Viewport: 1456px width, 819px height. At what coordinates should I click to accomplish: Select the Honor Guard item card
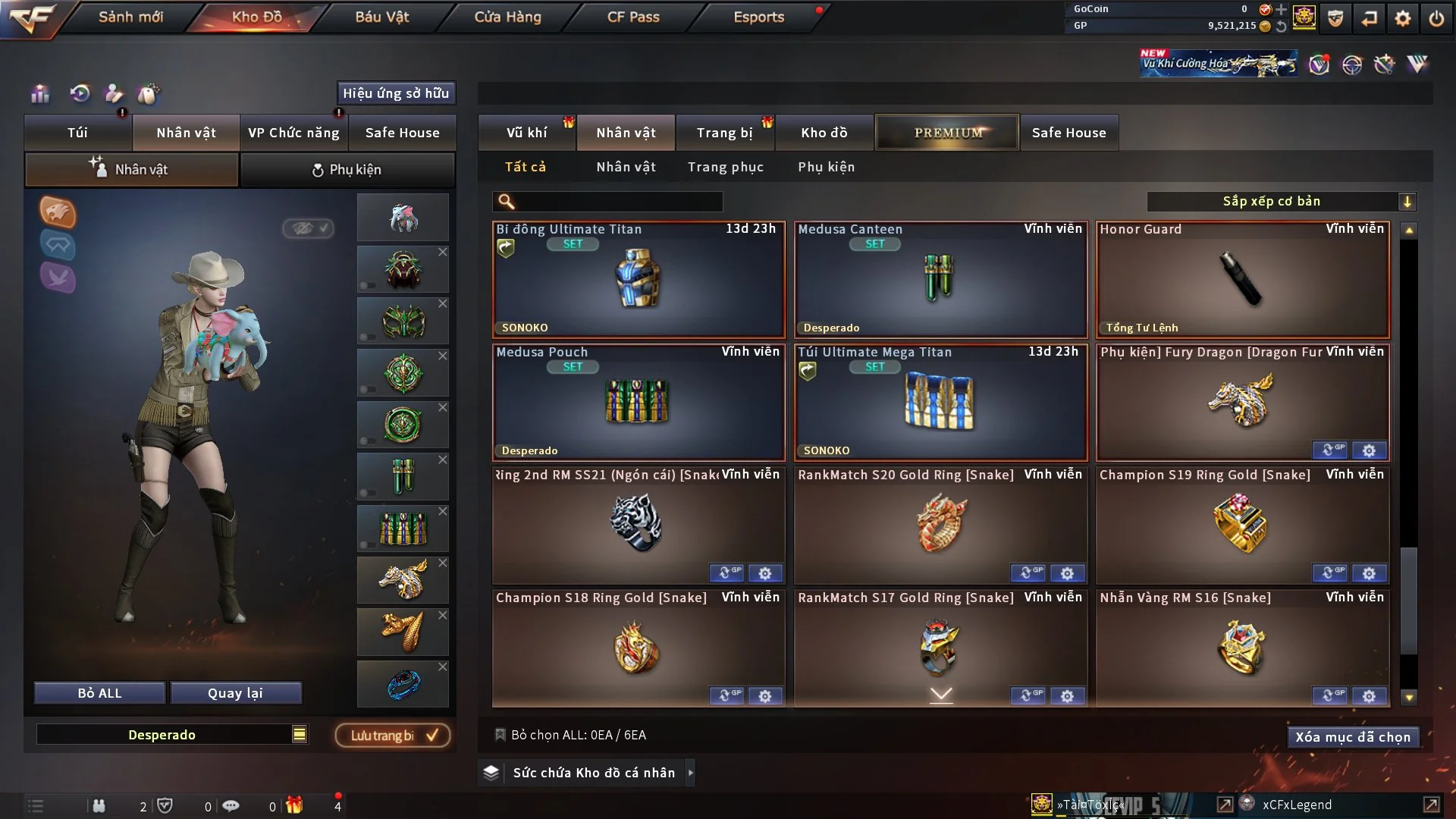point(1242,279)
